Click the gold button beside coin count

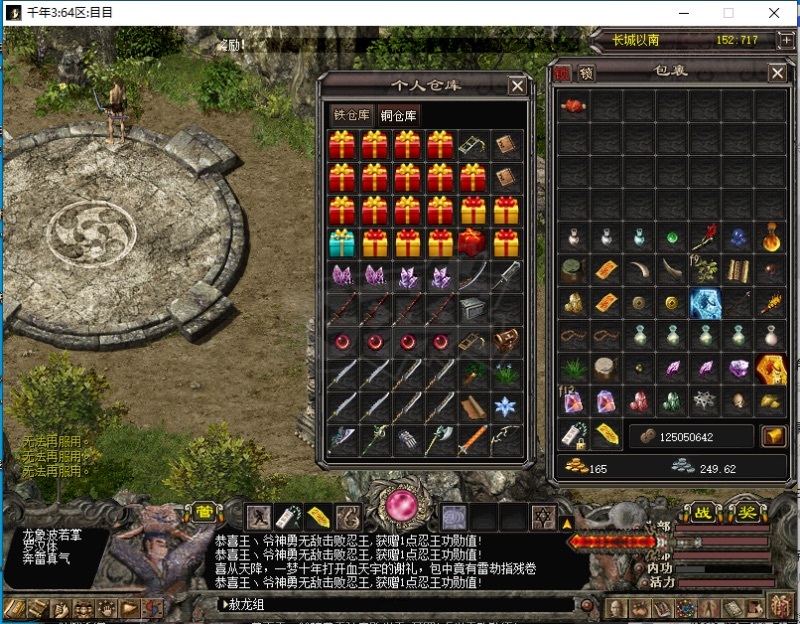(773, 436)
